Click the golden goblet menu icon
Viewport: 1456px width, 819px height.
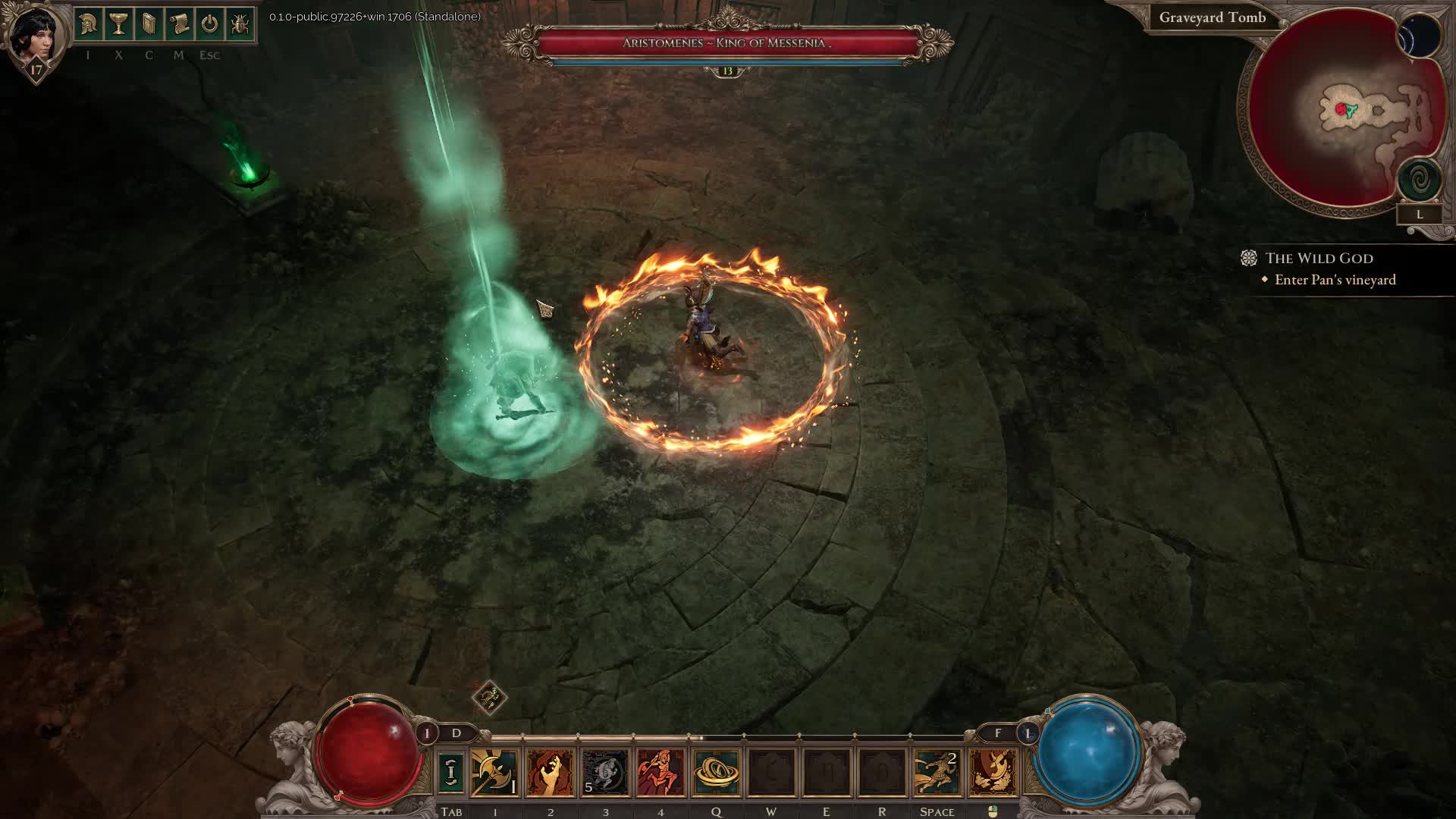pyautogui.click(x=118, y=25)
